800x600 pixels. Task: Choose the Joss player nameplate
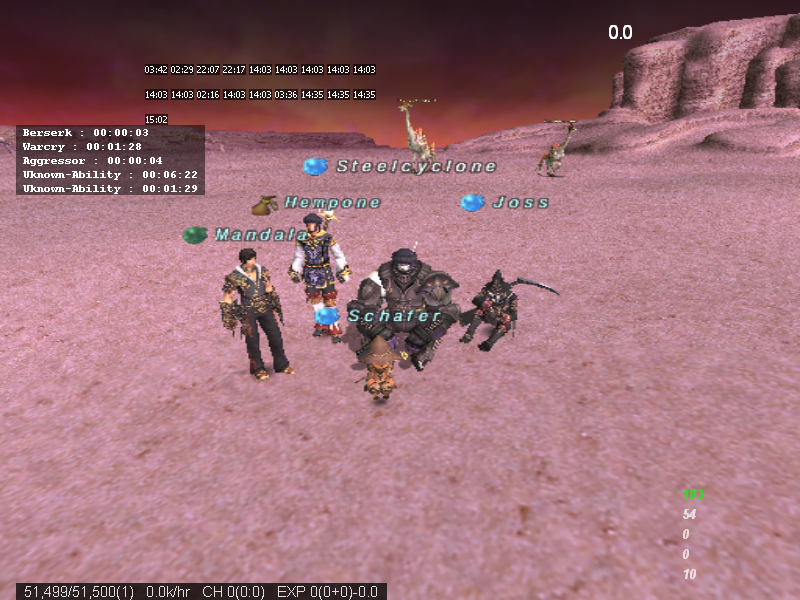pos(520,203)
